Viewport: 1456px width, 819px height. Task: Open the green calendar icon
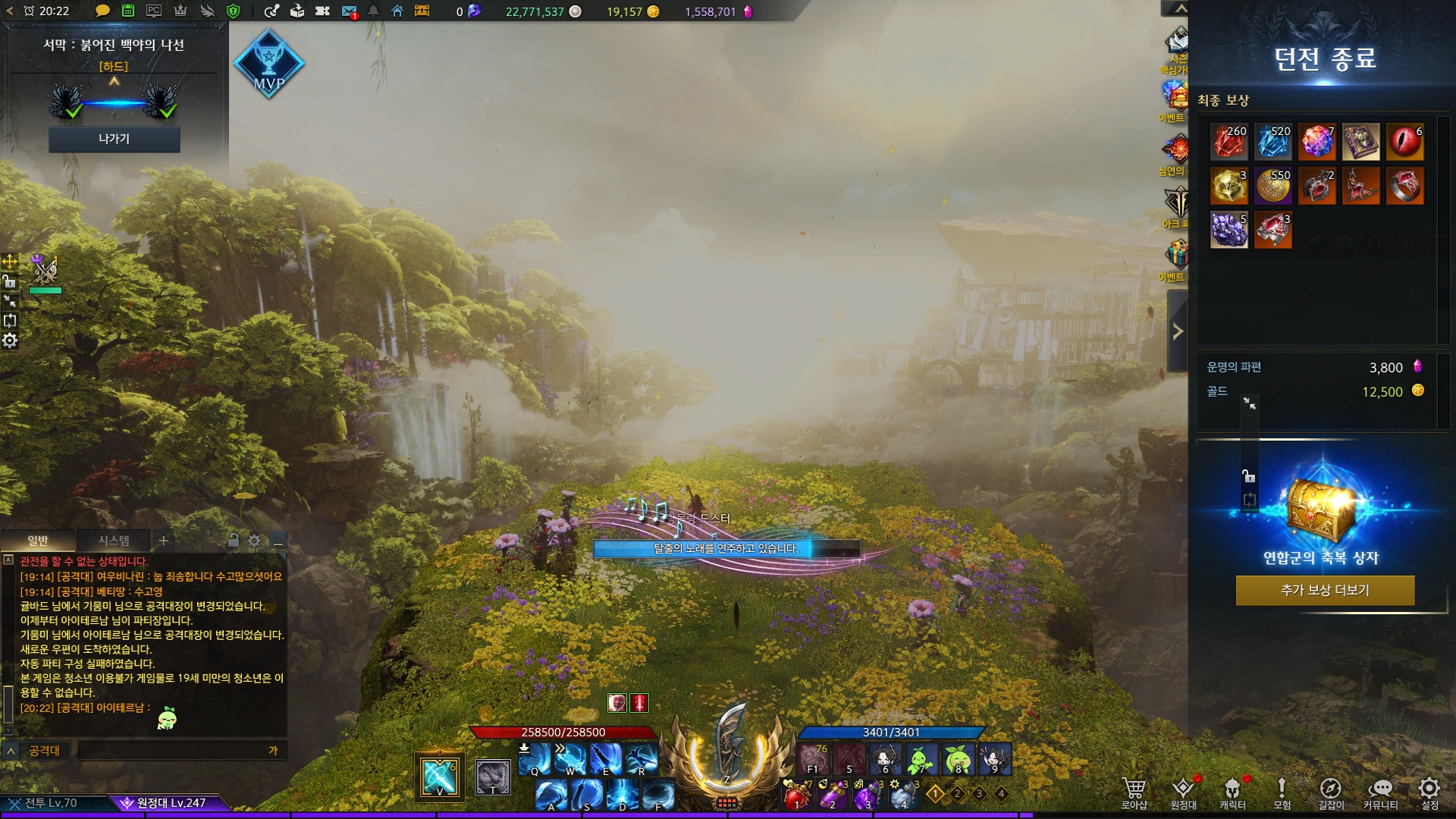point(128,11)
